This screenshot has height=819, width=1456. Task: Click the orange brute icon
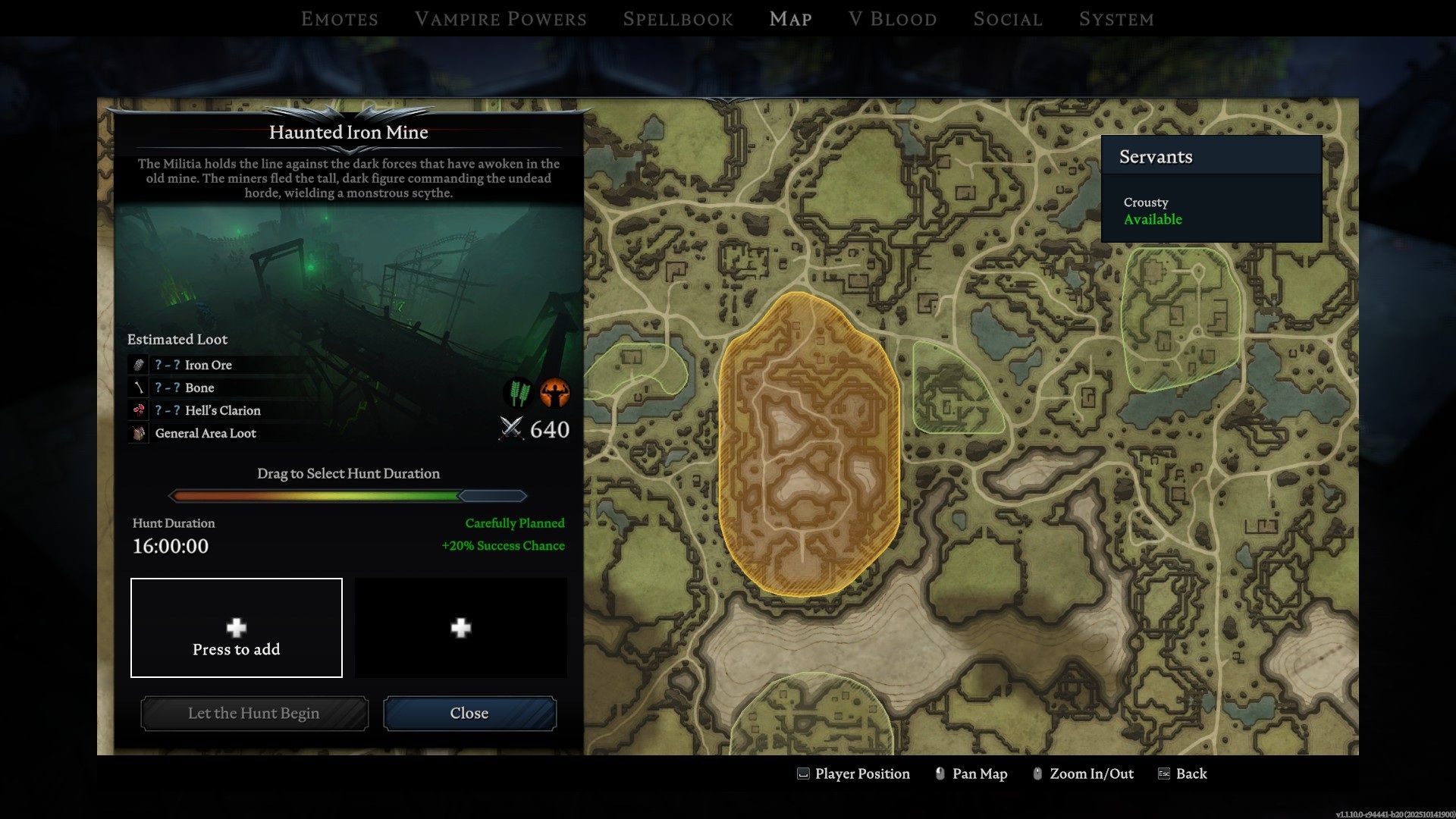click(555, 393)
